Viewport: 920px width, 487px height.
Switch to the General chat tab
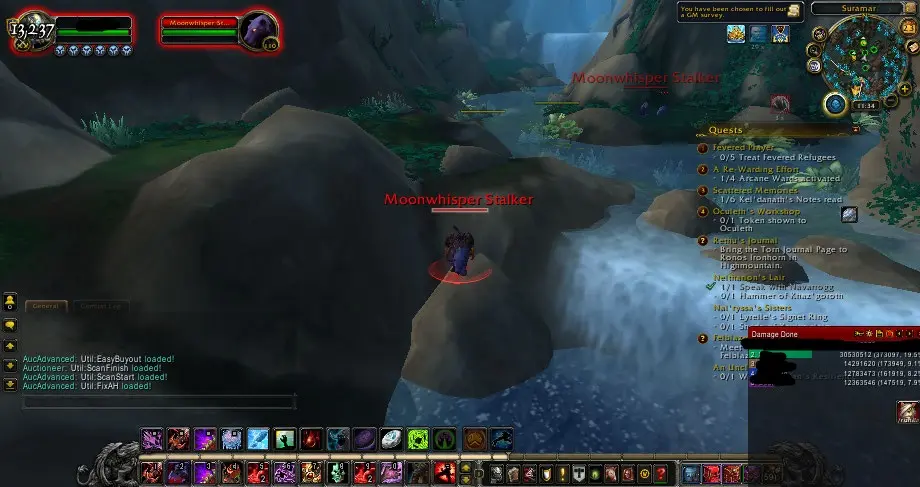[x=43, y=306]
